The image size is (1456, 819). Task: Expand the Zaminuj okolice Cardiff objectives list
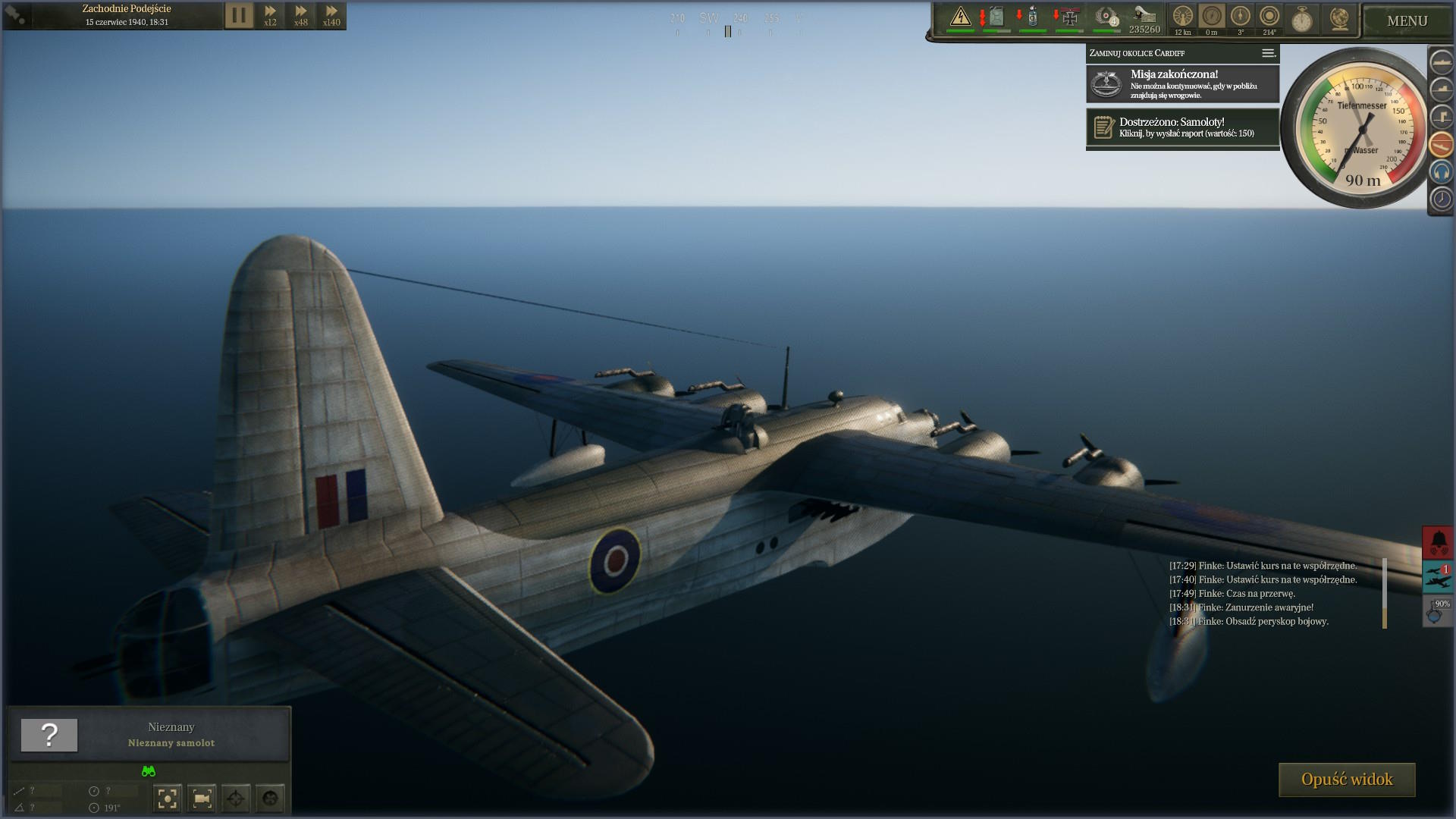[1268, 53]
